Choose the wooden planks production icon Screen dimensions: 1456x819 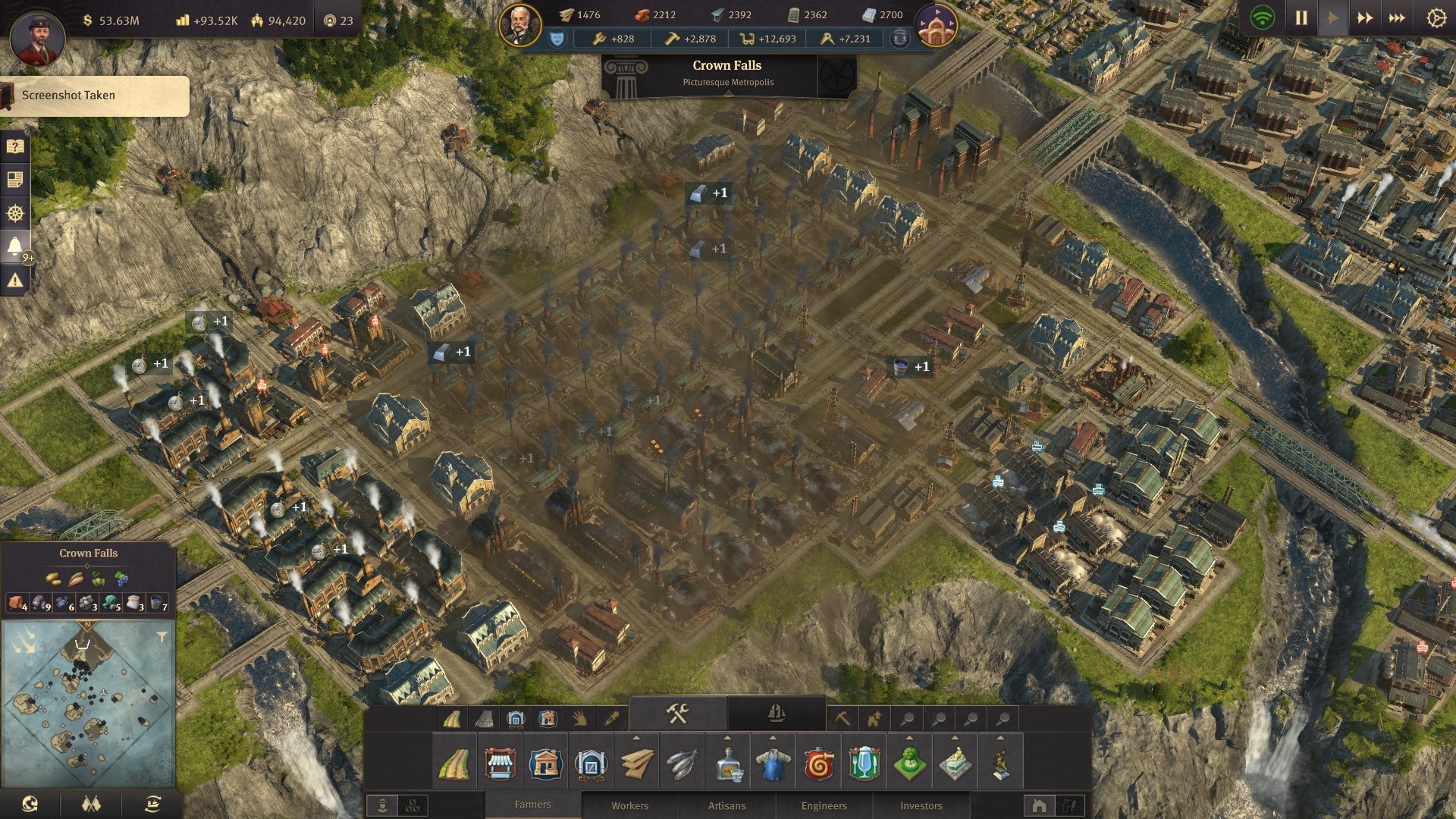[x=636, y=764]
